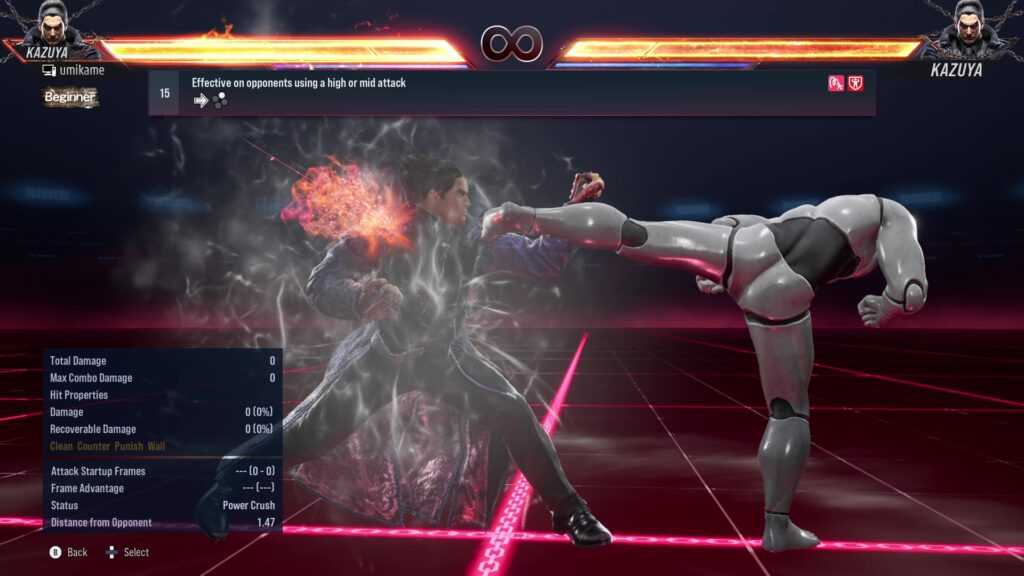Click the Beginner rank badge
Image resolution: width=1024 pixels, height=576 pixels.
pyautogui.click(x=70, y=97)
